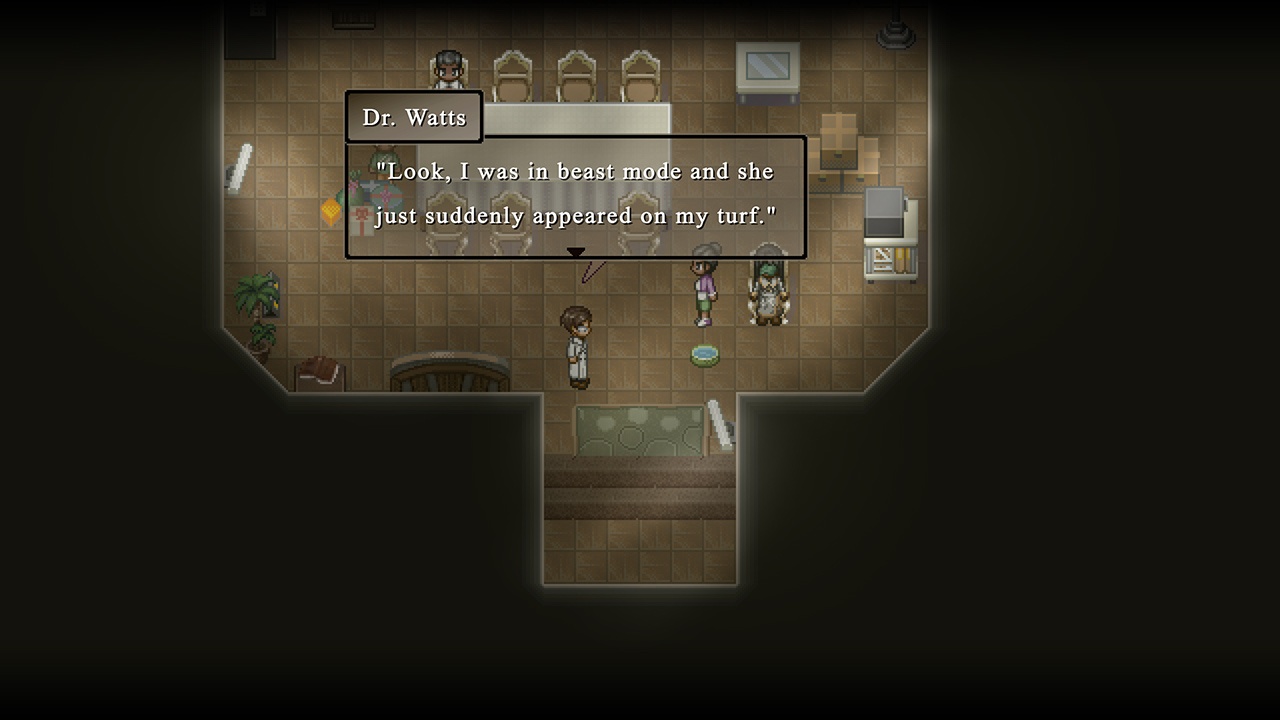The width and height of the screenshot is (1280, 720).
Task: Click the framed mirror on the top wall
Action: tap(767, 68)
